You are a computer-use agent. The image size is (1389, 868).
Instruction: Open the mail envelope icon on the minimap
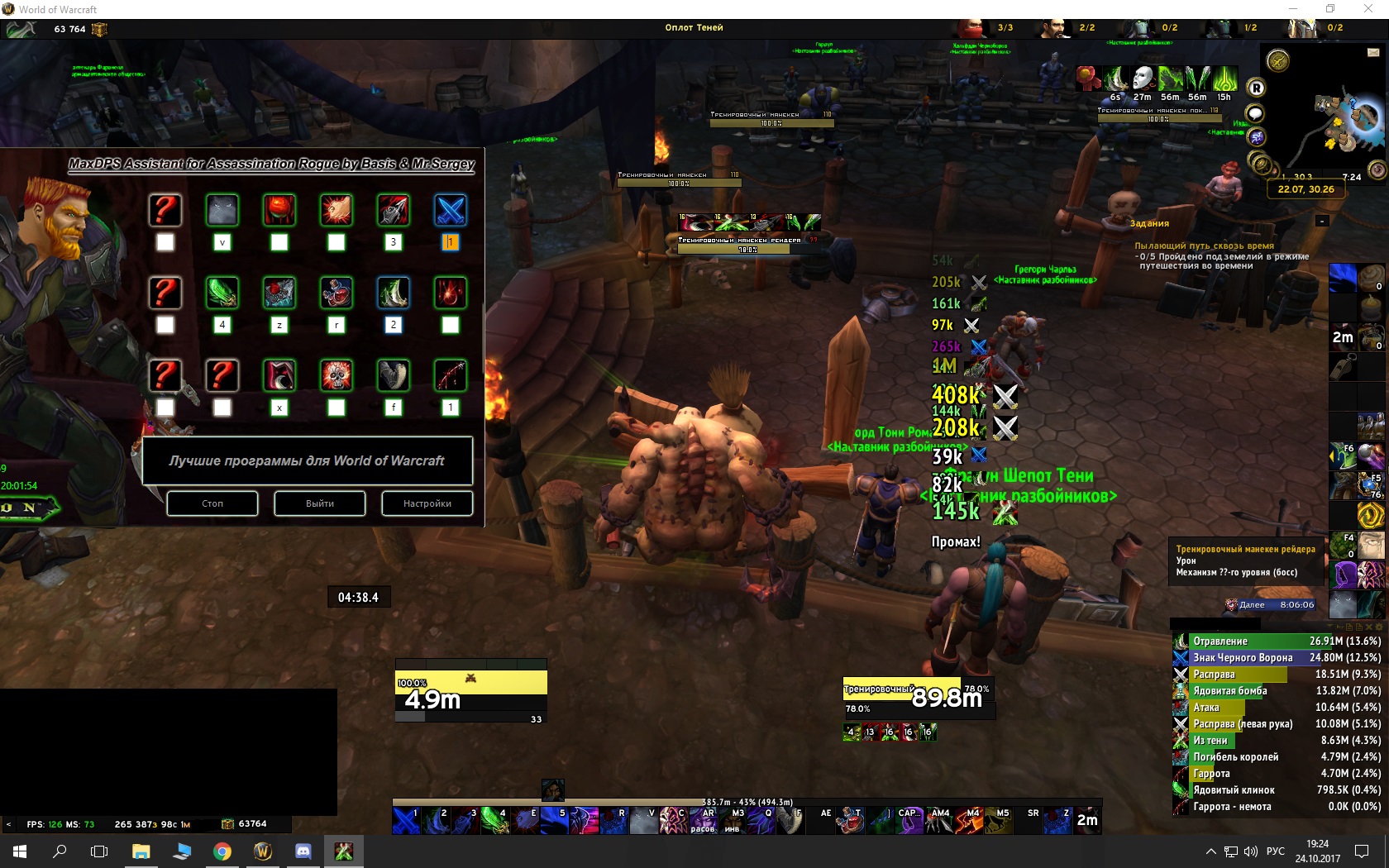tap(1373, 52)
